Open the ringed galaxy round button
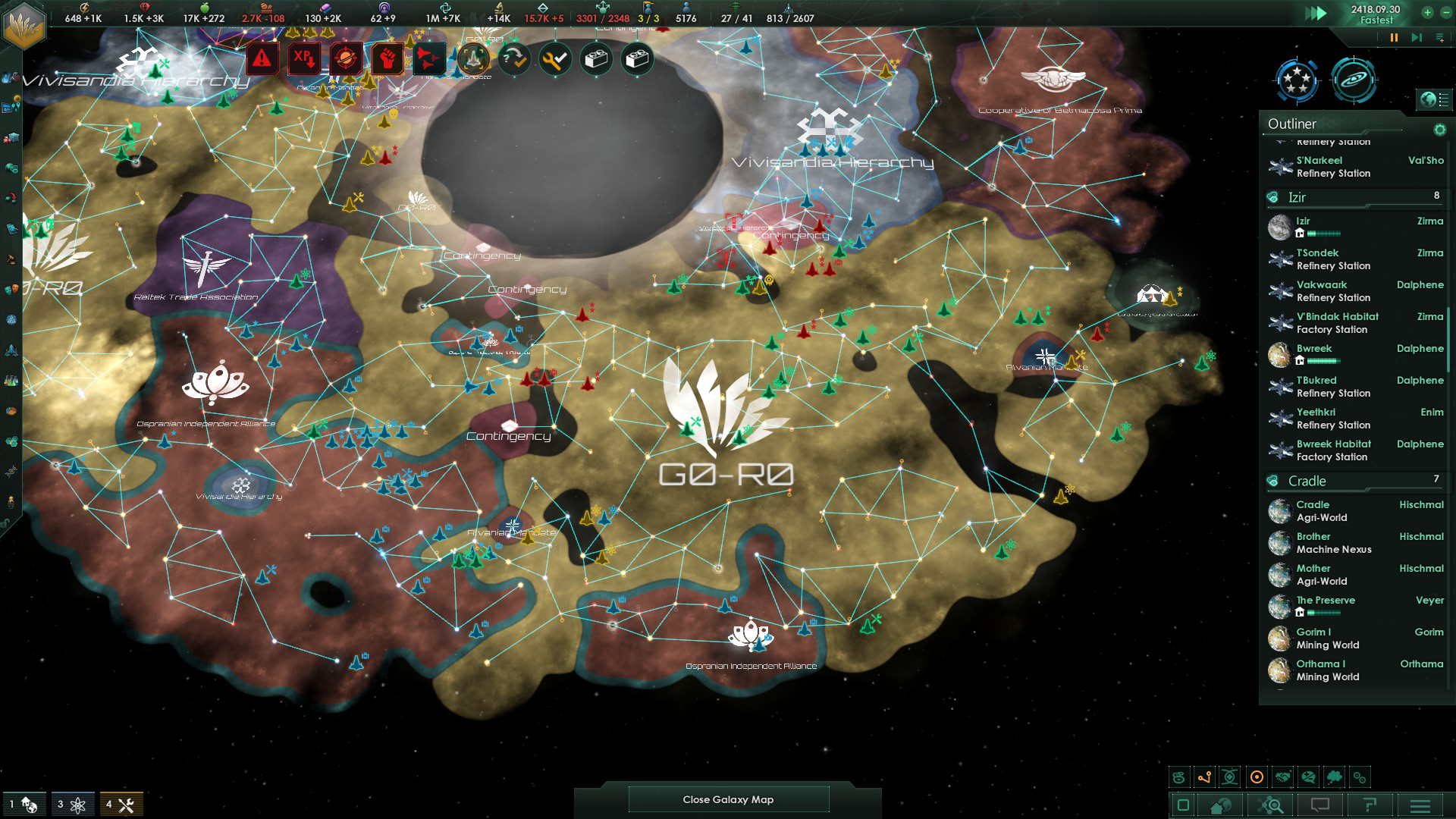This screenshot has width=1456, height=819. [1354, 80]
